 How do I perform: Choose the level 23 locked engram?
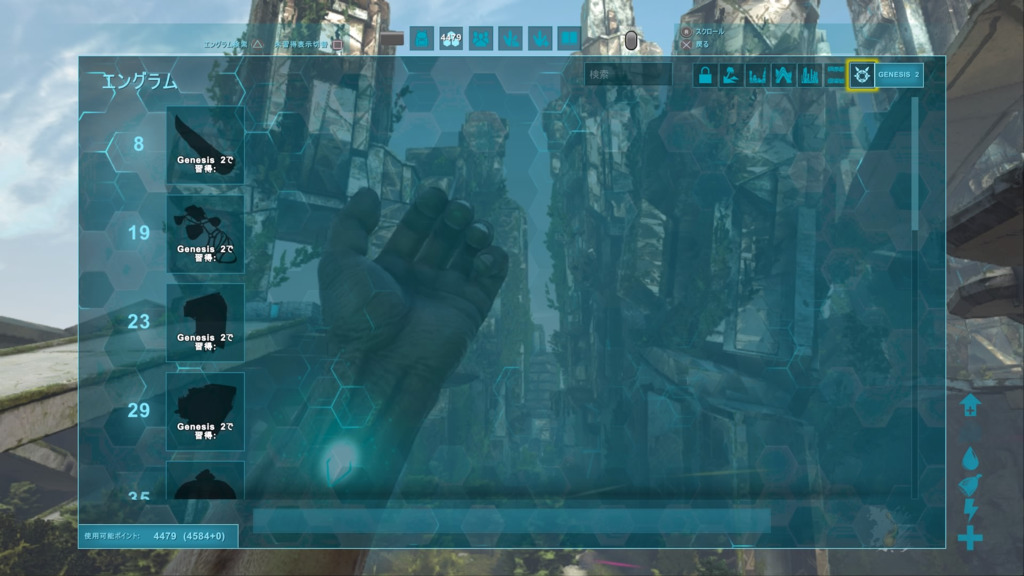tap(205, 322)
